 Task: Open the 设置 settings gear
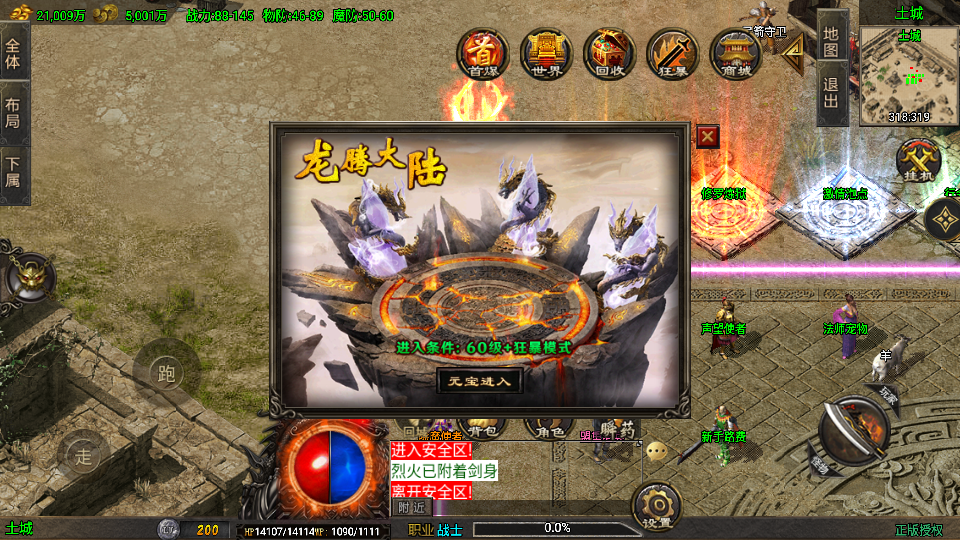[x=657, y=507]
